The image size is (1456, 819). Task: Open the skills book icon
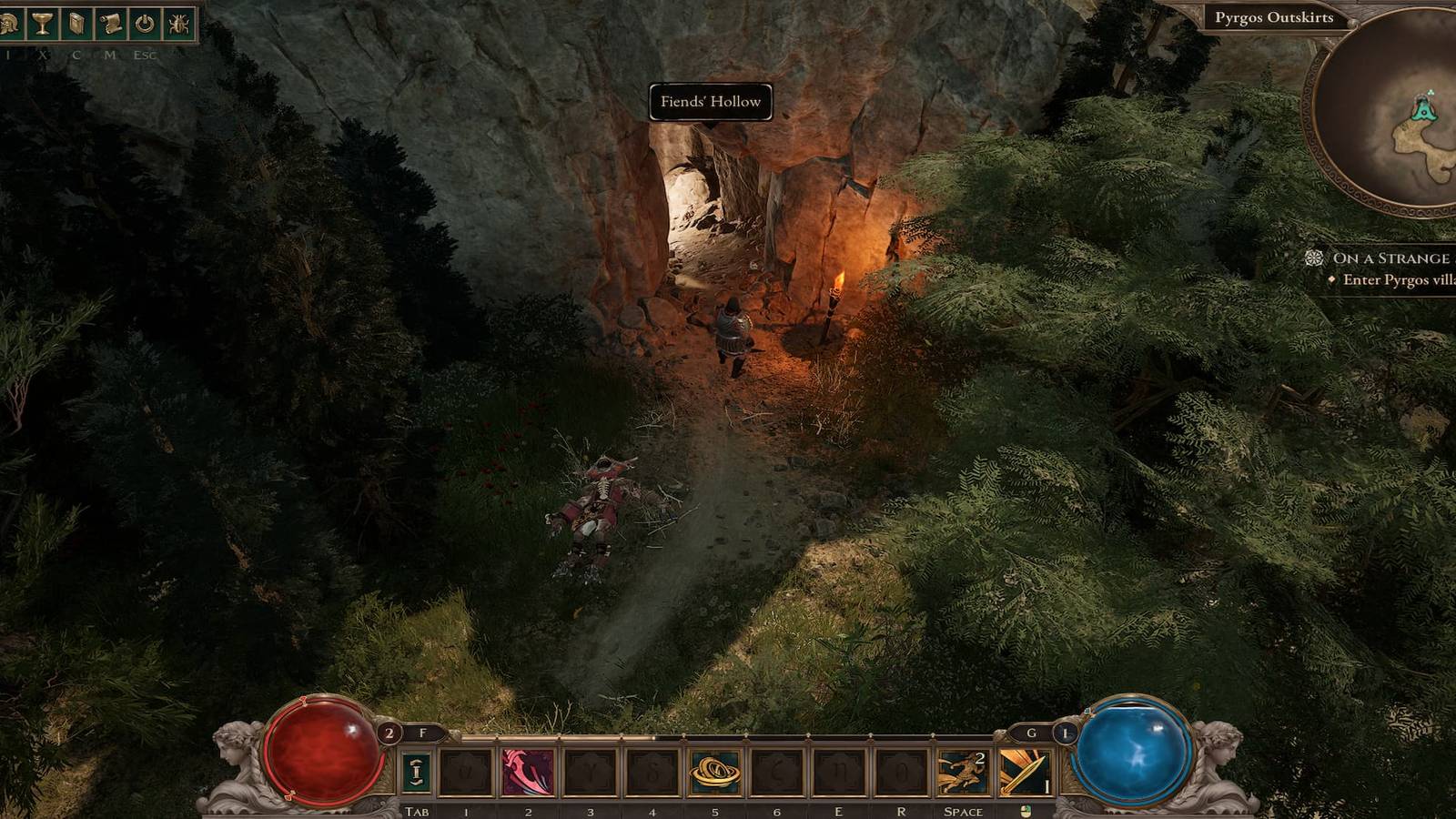tap(76, 23)
